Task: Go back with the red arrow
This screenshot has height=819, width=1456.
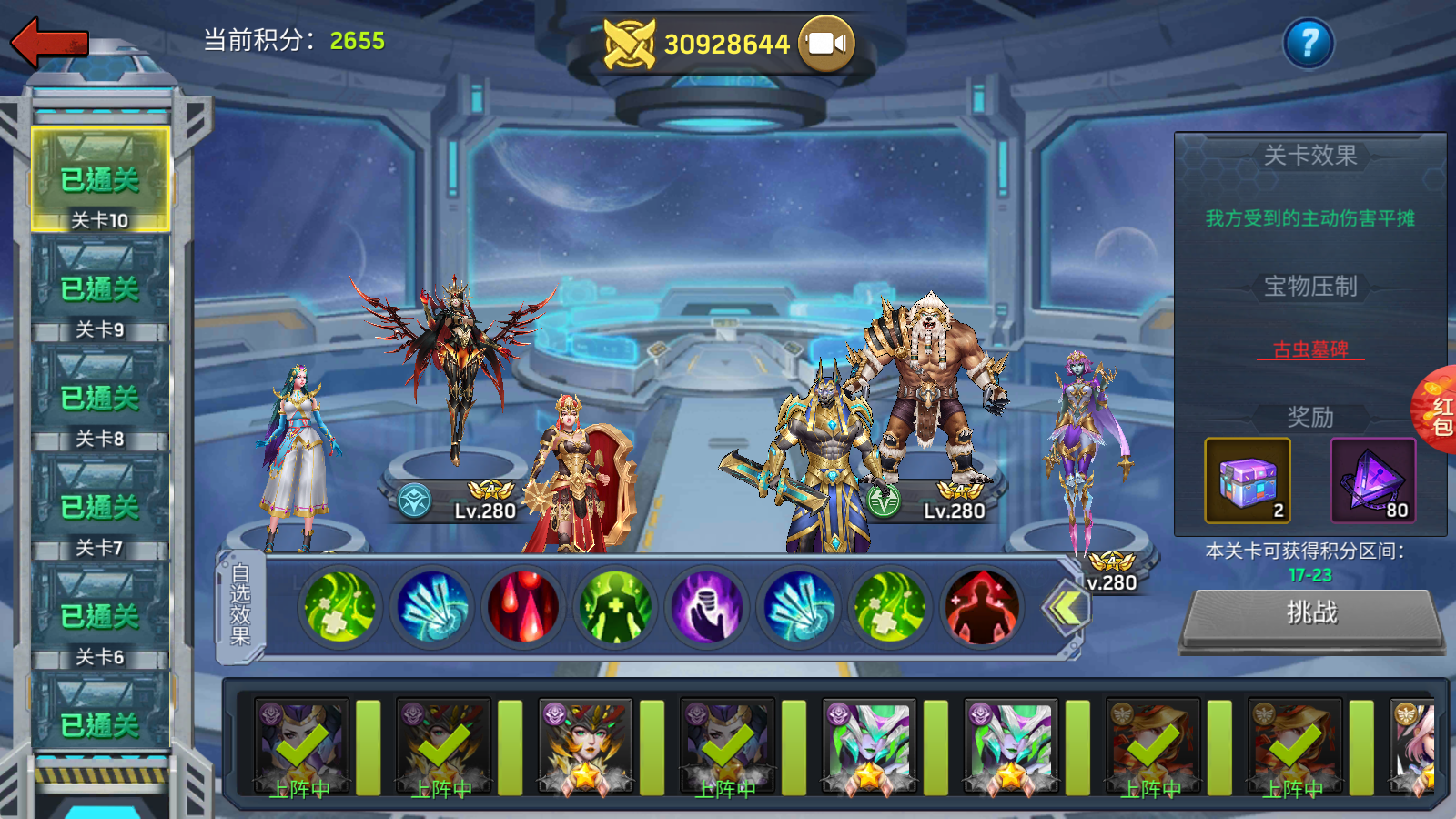Action: point(50,42)
